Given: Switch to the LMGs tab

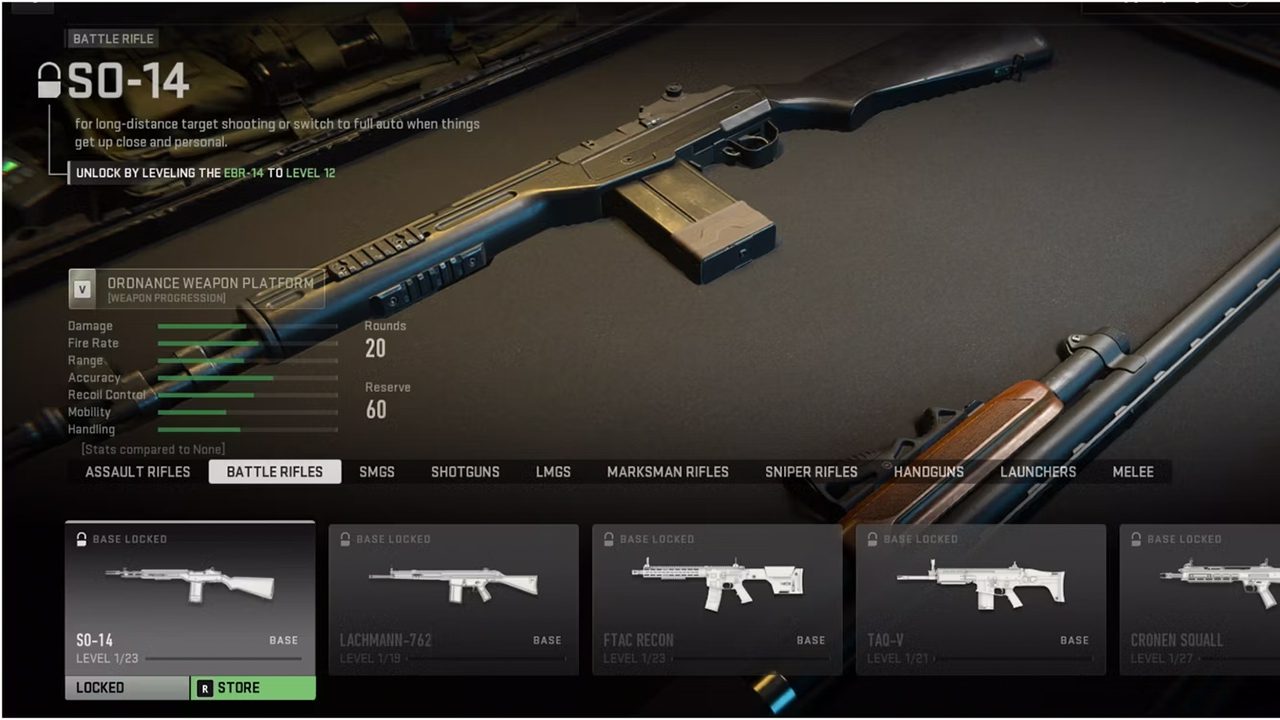Looking at the screenshot, I should tap(553, 472).
